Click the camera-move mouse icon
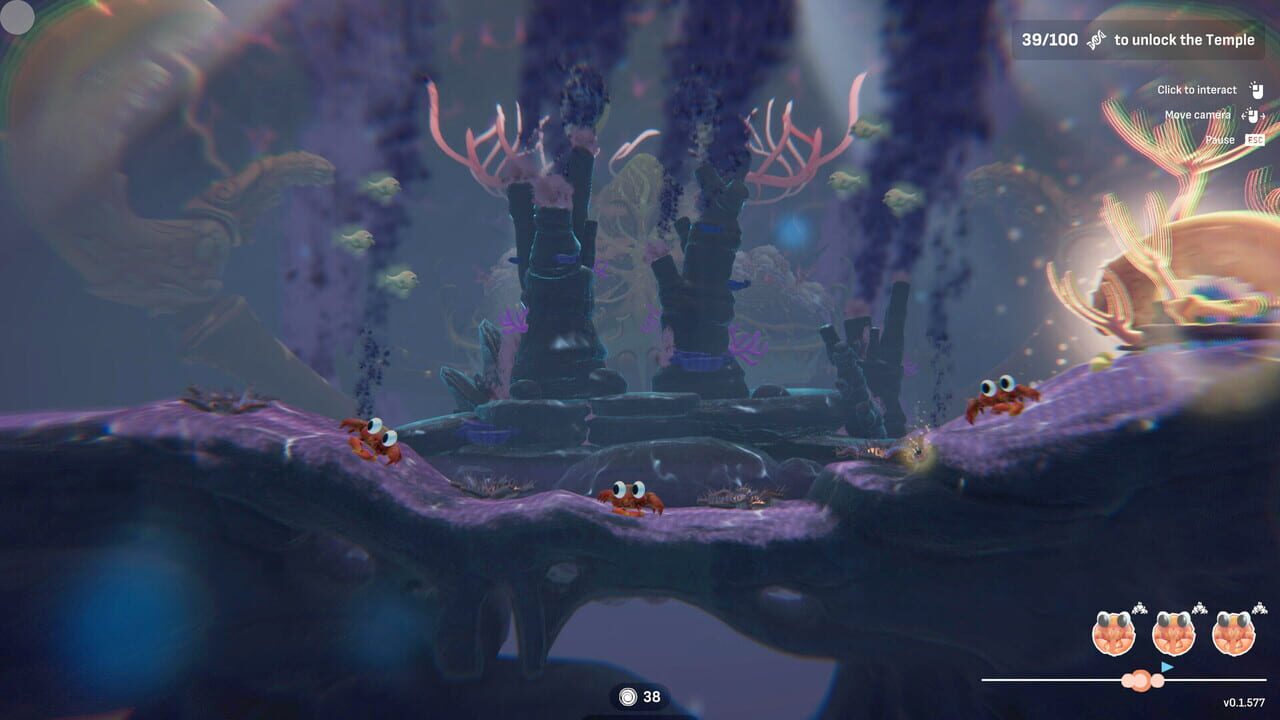This screenshot has width=1280, height=720. pyautogui.click(x=1253, y=116)
